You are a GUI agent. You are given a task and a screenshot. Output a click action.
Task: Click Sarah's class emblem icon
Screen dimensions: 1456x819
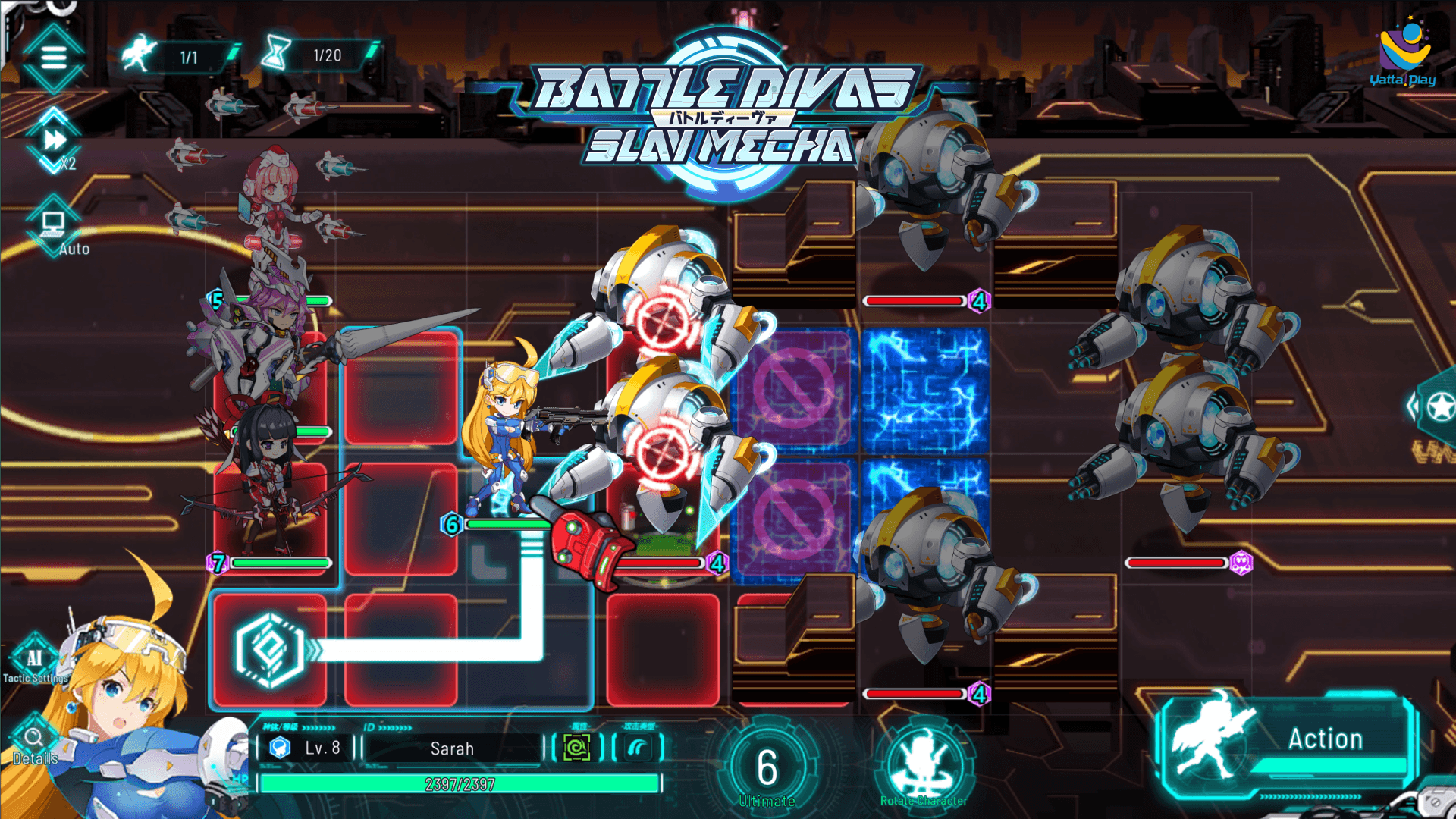tap(281, 748)
